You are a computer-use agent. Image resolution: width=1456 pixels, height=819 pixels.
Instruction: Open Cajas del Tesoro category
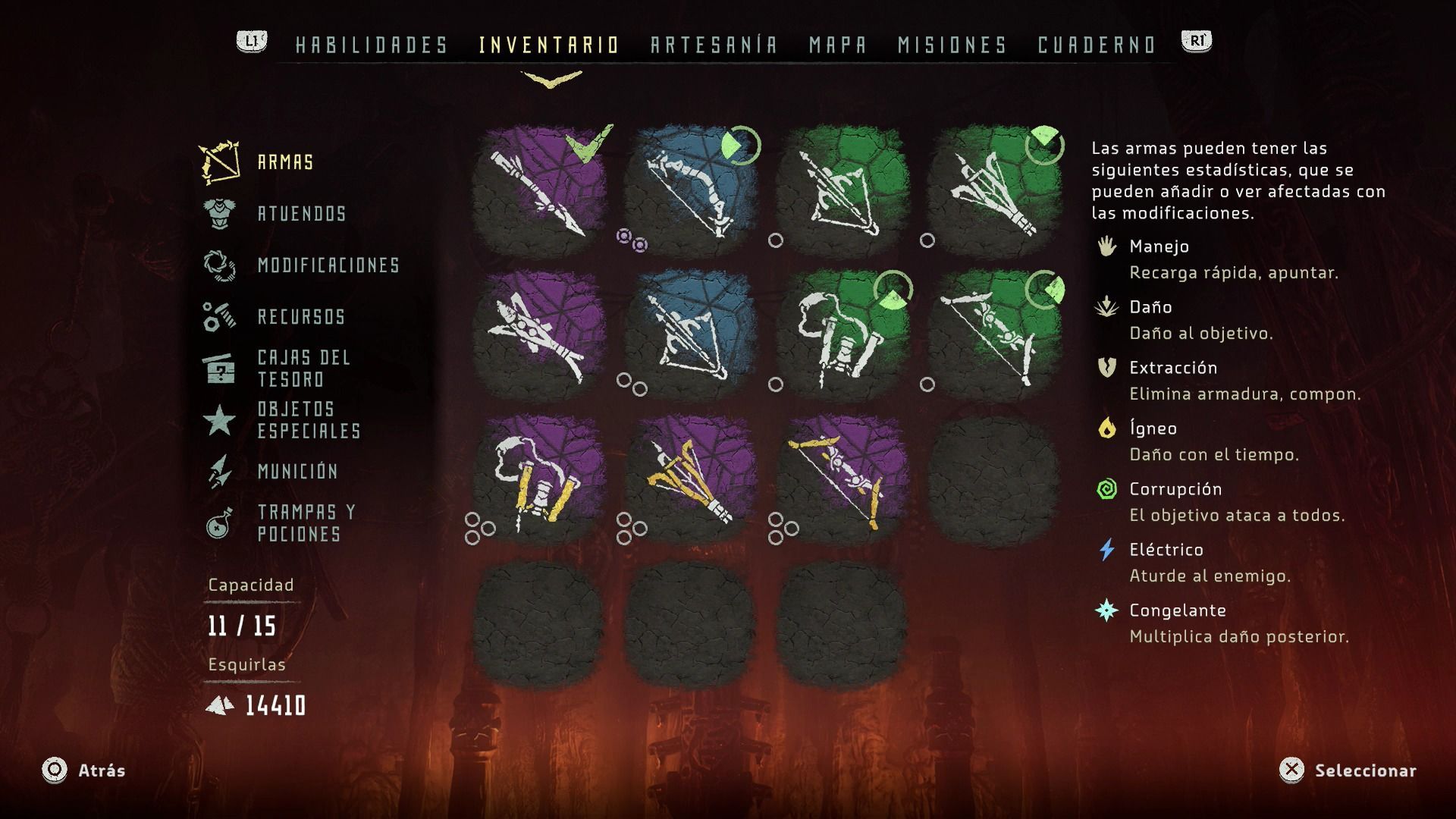click(303, 369)
